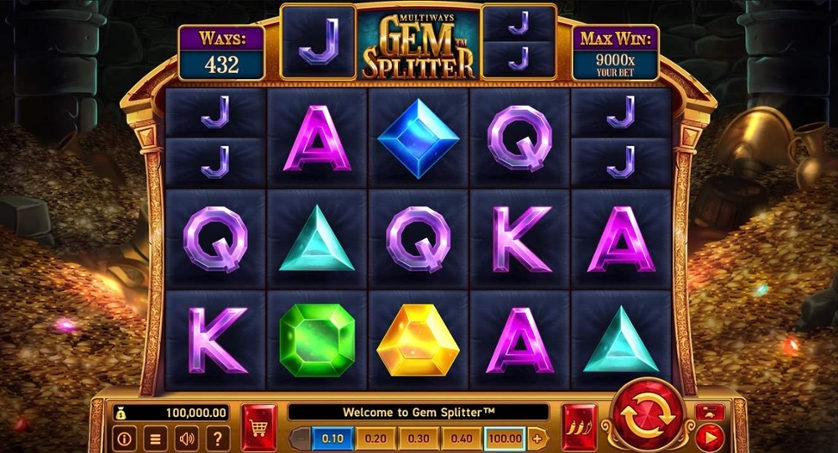Select the 100.00 bet amount

(505, 438)
